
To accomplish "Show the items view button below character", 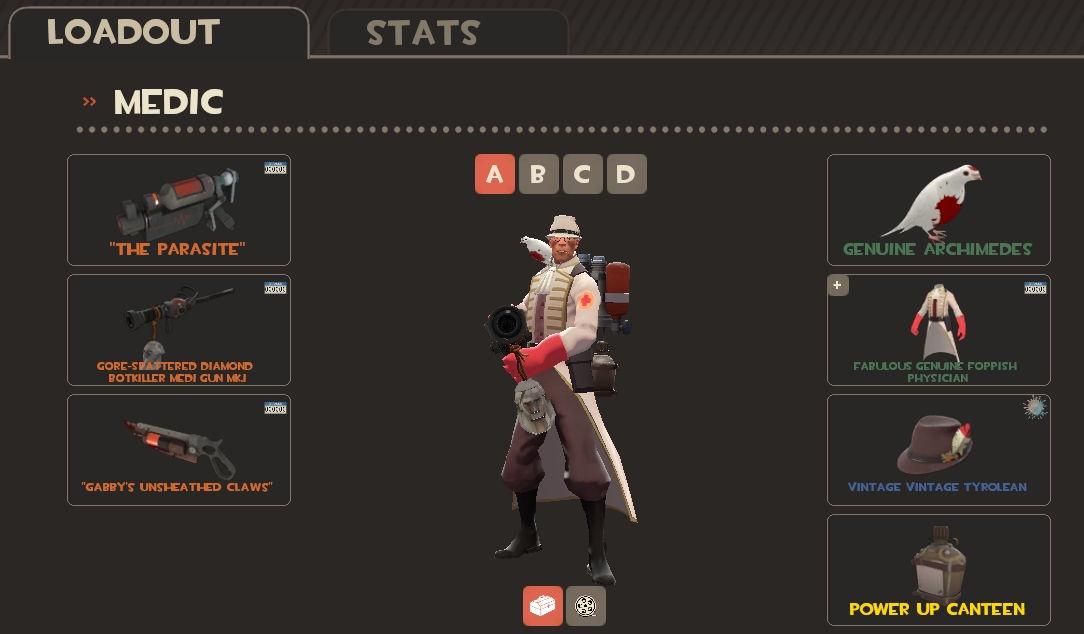I will (543, 606).
